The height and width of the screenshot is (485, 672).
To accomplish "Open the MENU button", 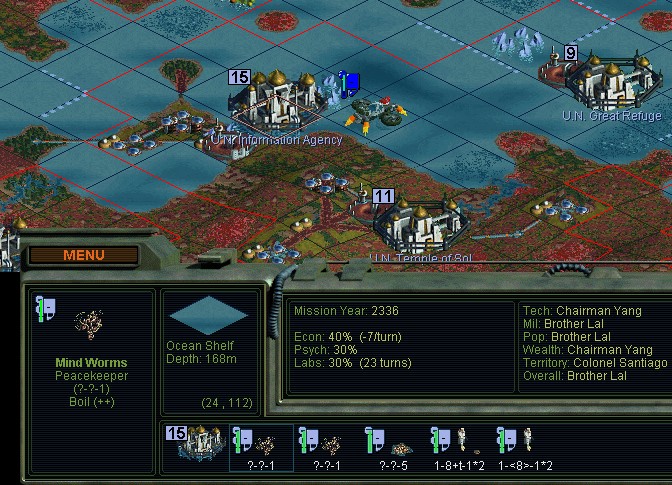I will (84, 255).
